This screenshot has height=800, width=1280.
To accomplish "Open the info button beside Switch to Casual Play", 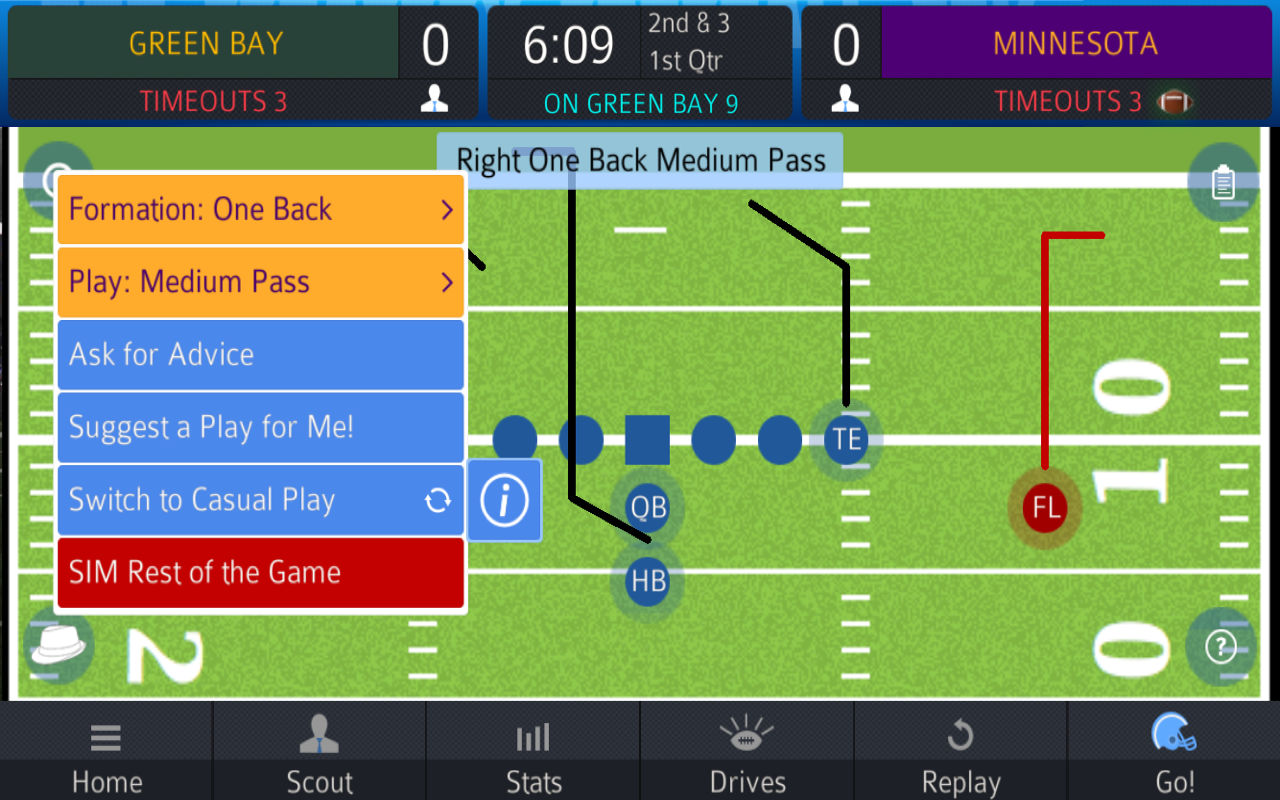I will [x=504, y=500].
